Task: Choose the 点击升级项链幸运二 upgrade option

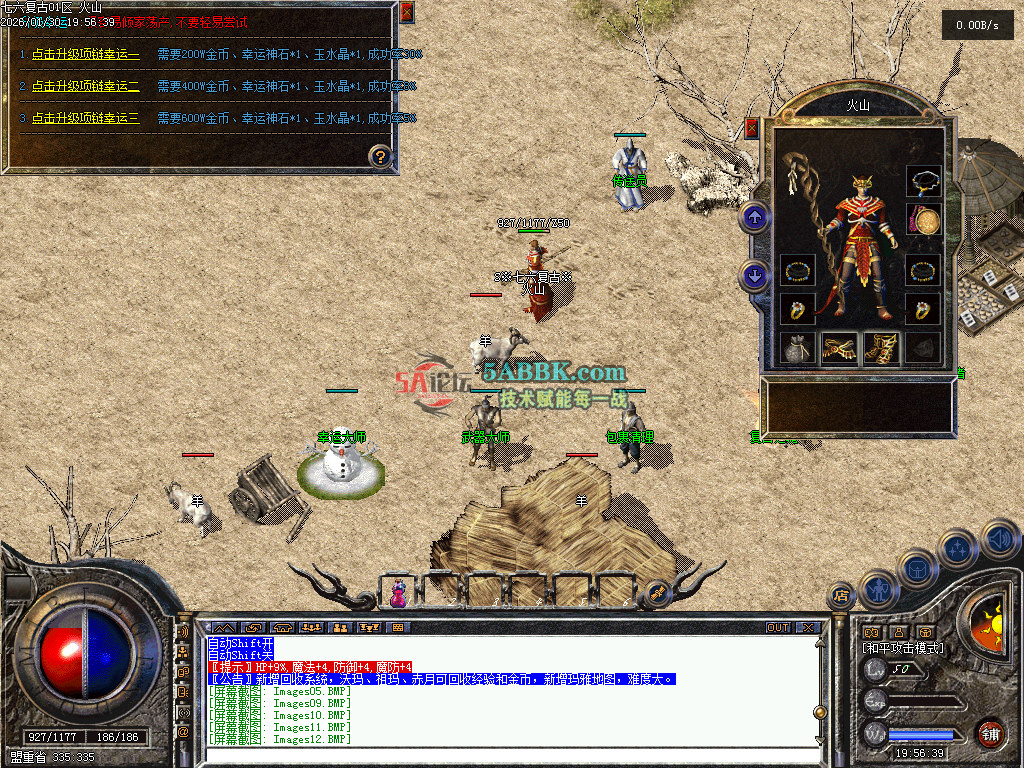Action: tap(85, 86)
